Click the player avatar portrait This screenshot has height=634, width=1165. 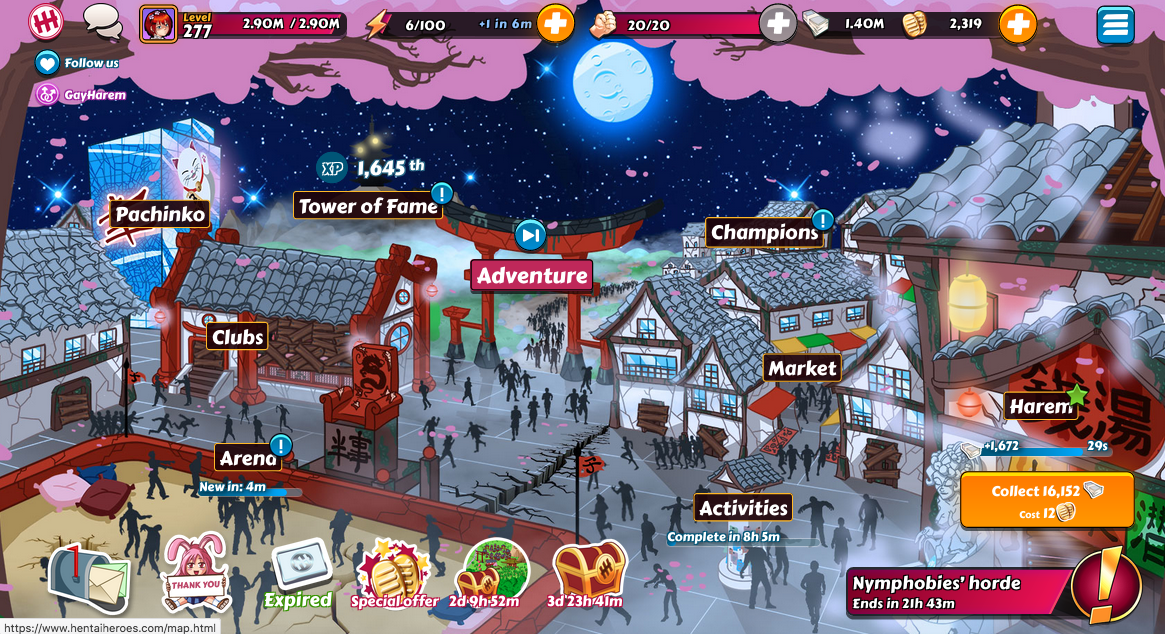158,24
